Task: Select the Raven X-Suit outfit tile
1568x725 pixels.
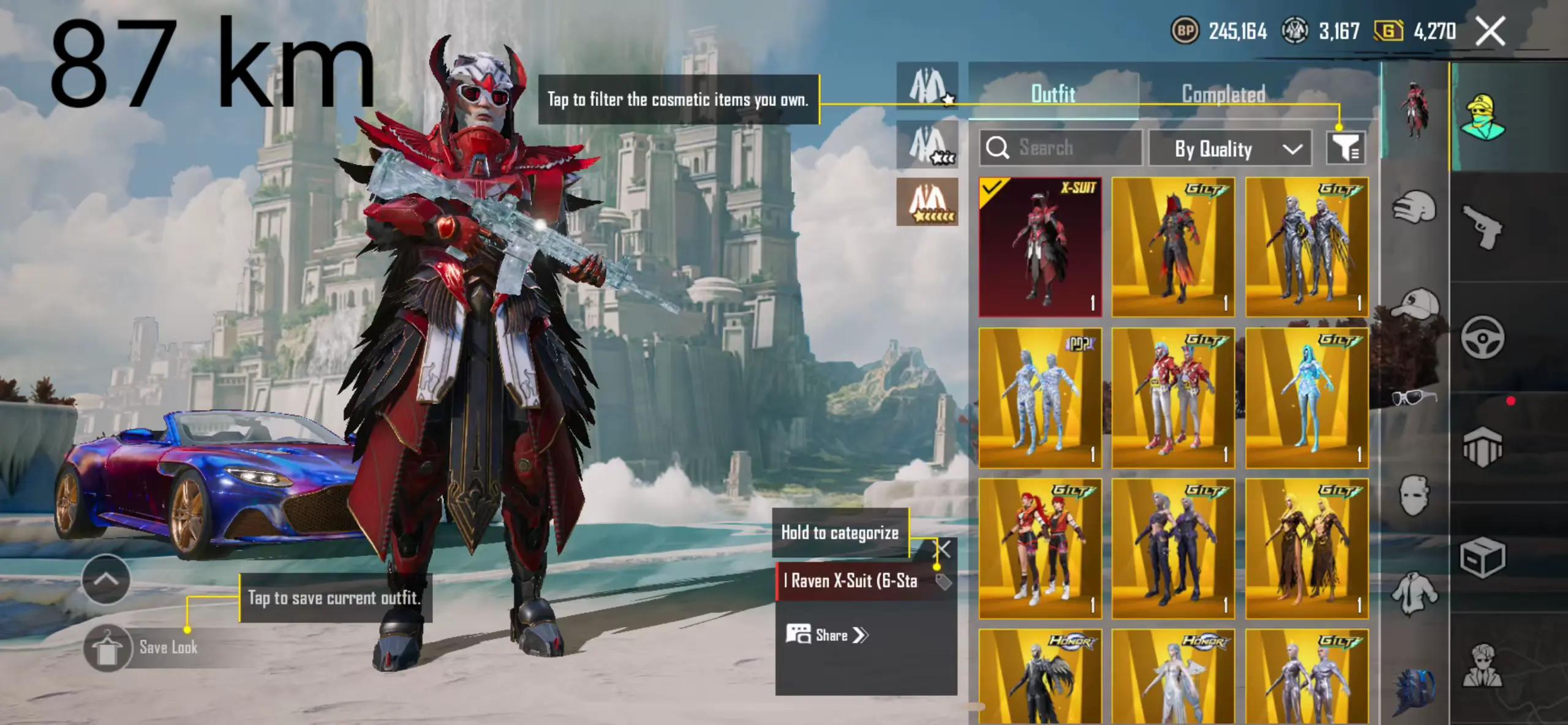Action: pos(1040,247)
